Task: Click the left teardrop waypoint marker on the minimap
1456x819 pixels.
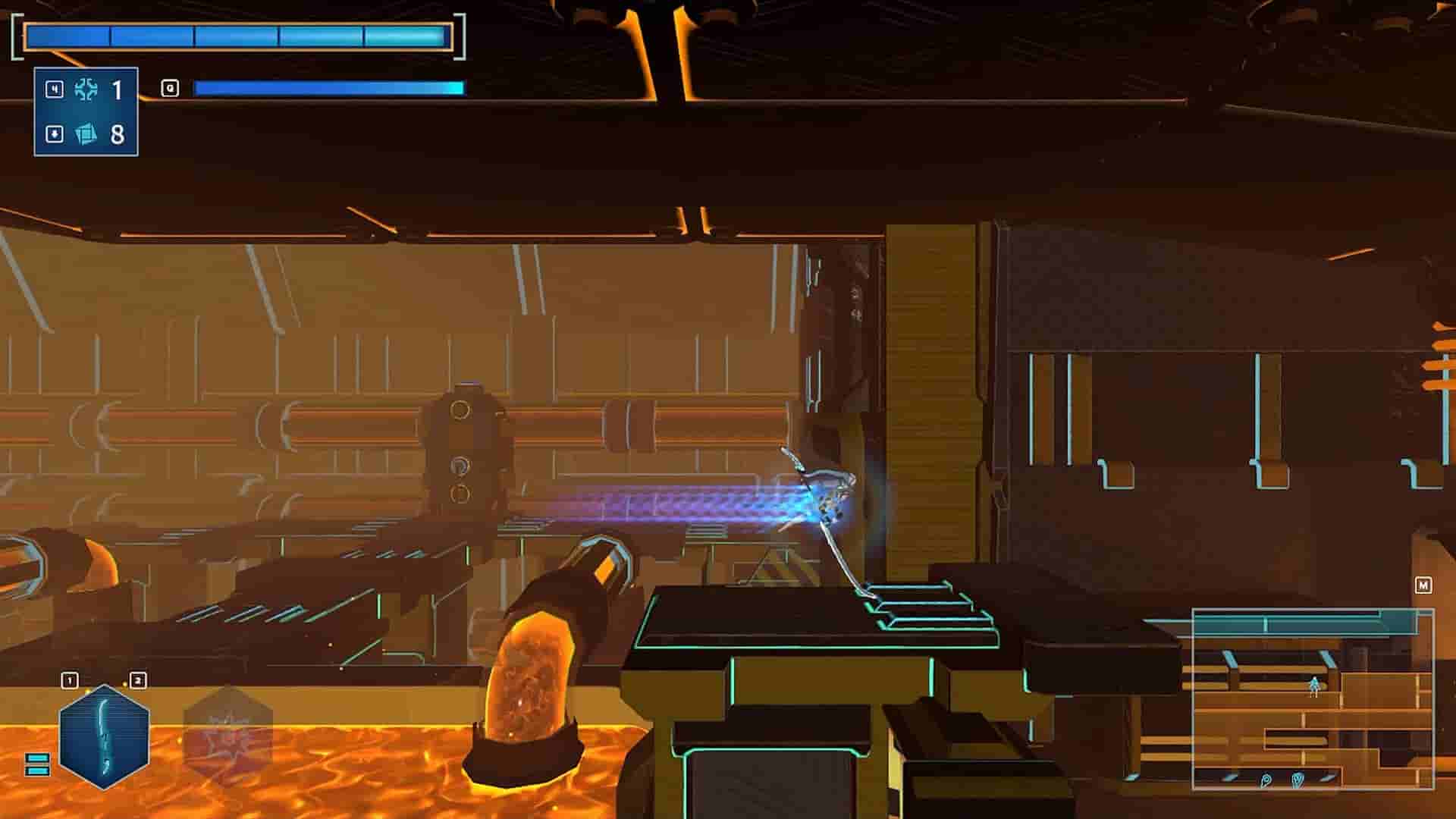Action: pyautogui.click(x=1266, y=779)
